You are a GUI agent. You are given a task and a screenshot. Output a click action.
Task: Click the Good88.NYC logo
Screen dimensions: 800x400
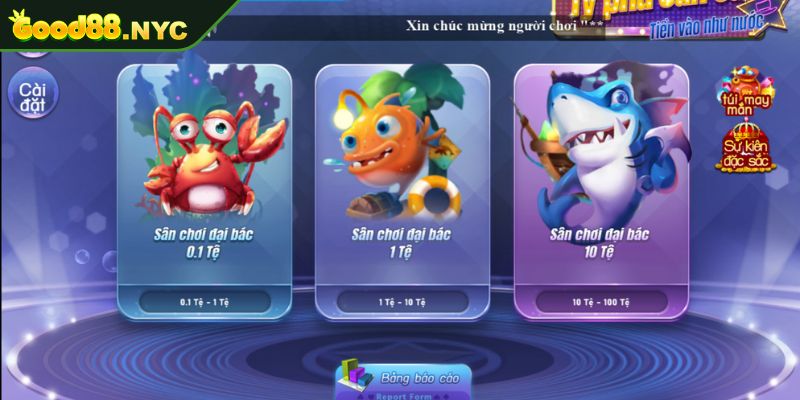[98, 29]
